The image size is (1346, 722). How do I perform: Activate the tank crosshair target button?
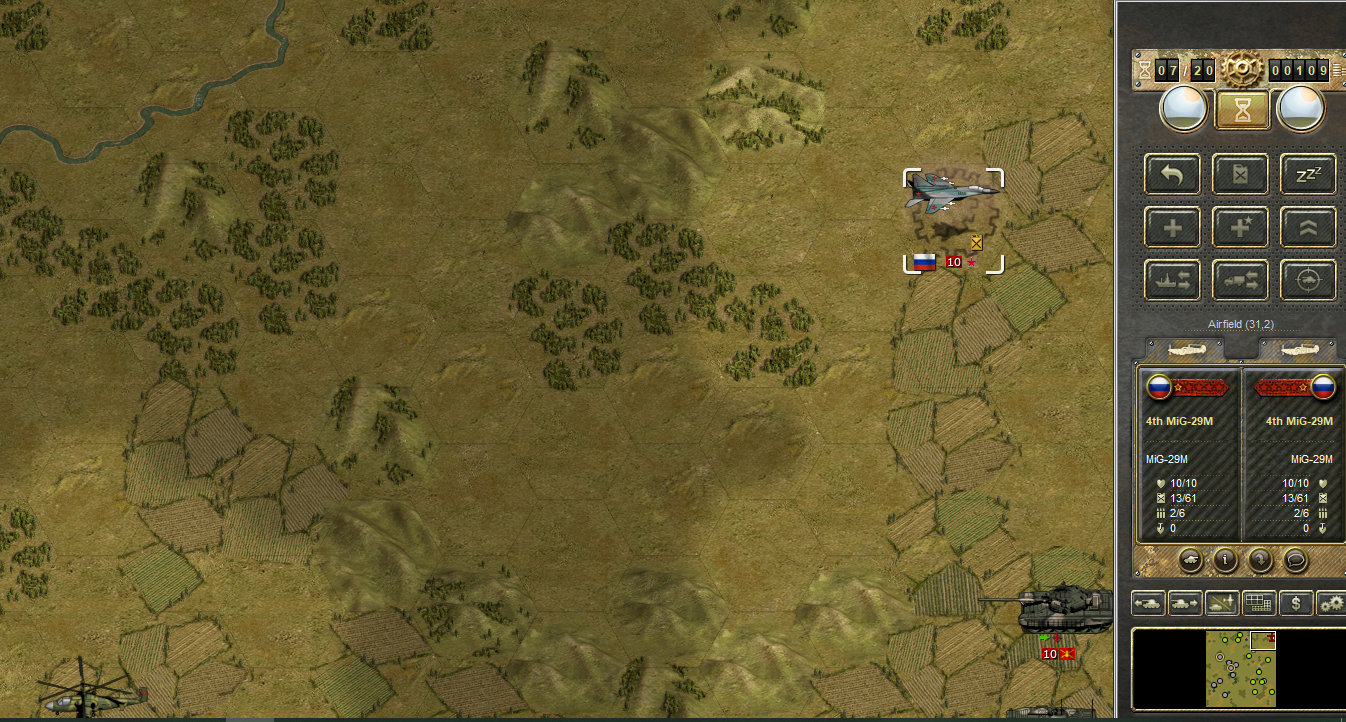pos(1308,280)
